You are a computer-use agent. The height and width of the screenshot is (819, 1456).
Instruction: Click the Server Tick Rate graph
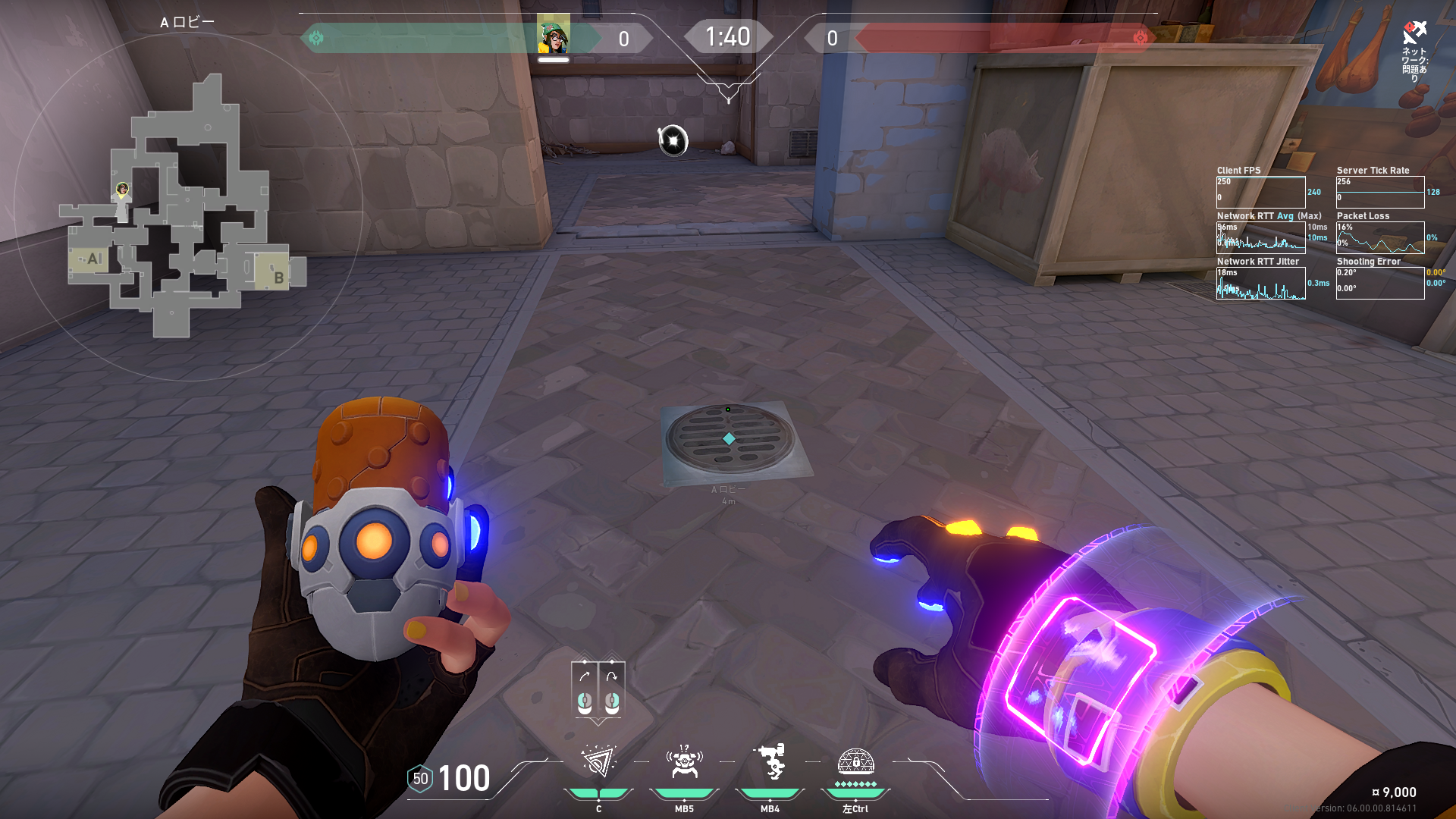1379,192
